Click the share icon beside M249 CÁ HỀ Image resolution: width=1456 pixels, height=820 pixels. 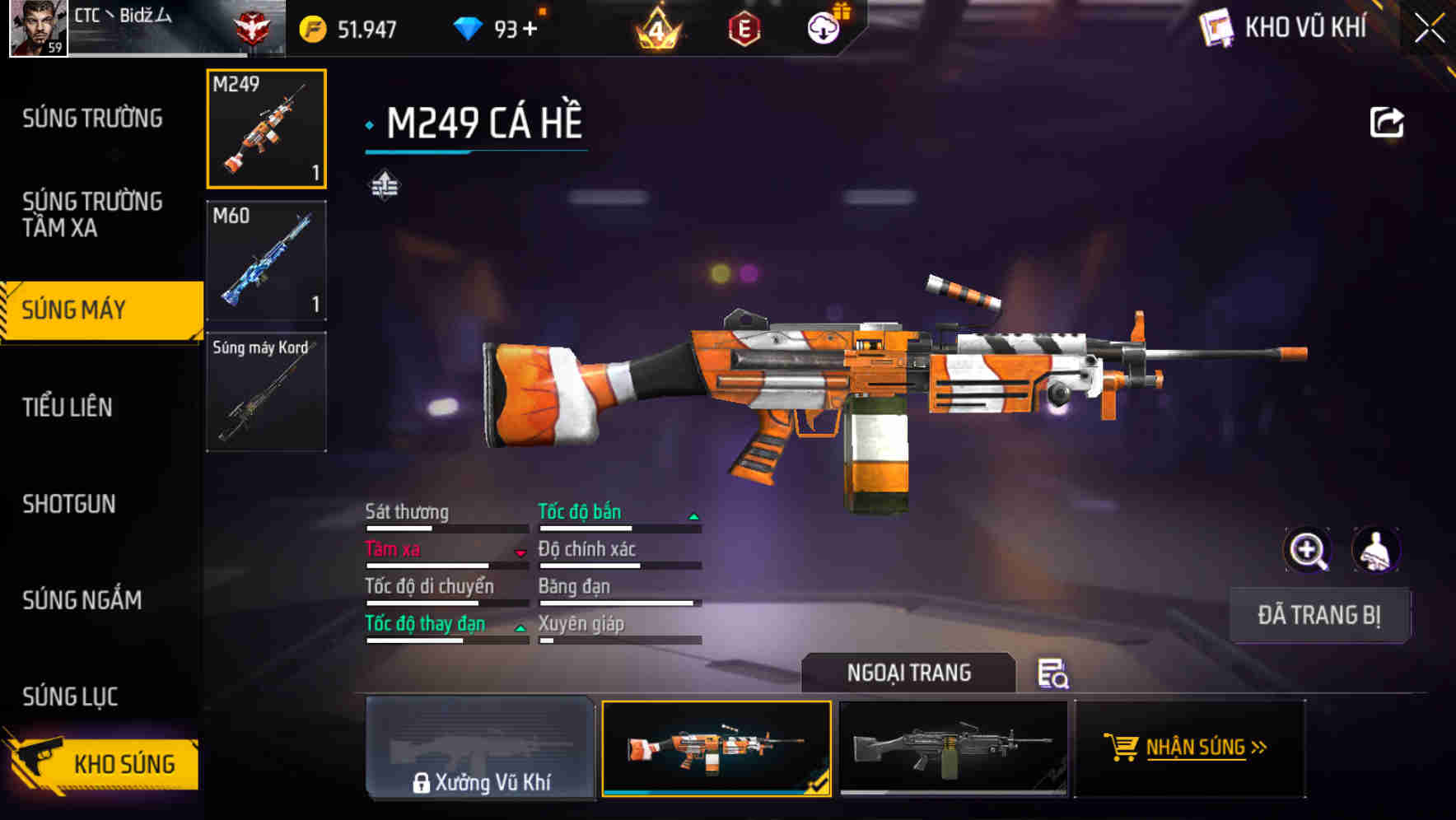click(x=1388, y=121)
